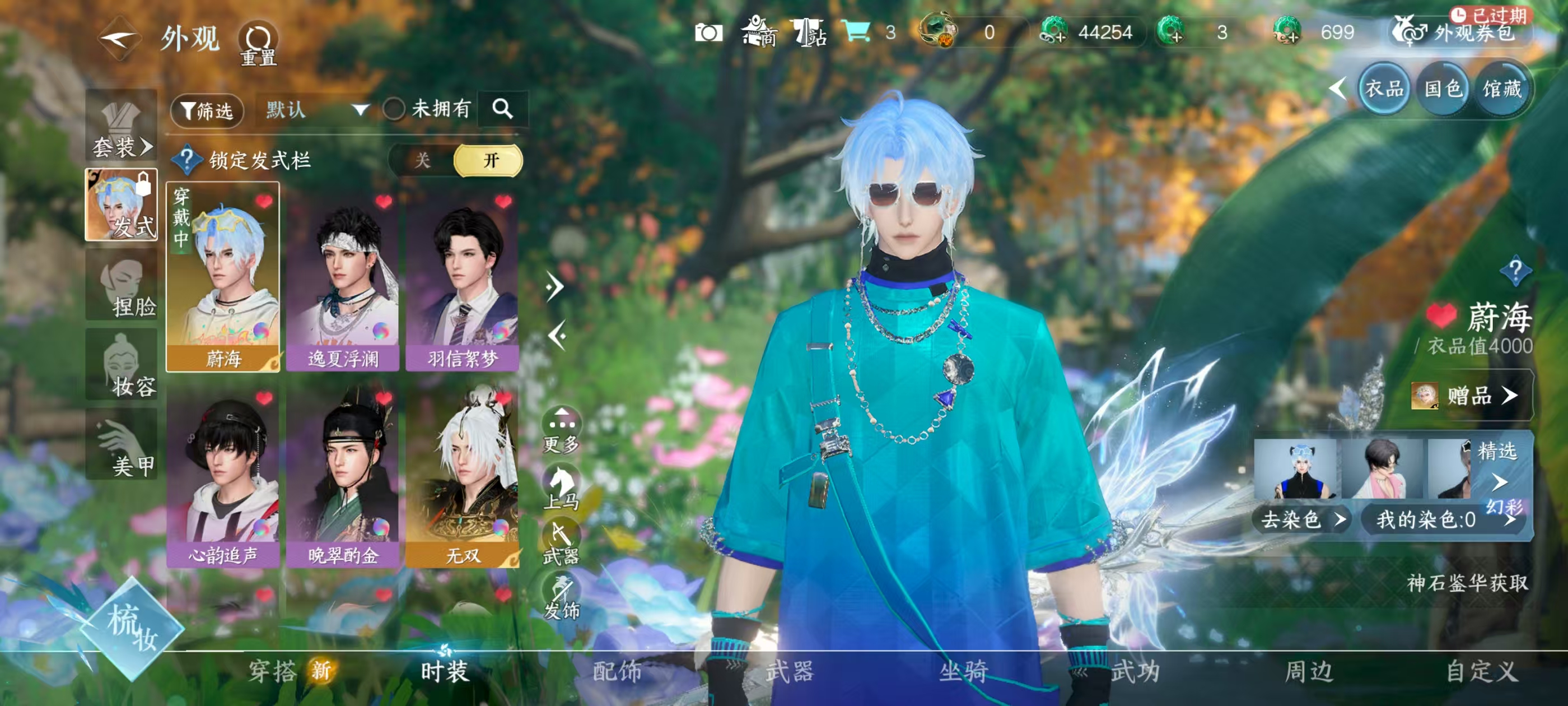Toggle the 未拥有 unowned filter
Screen dimensions: 1568x706
point(394,110)
